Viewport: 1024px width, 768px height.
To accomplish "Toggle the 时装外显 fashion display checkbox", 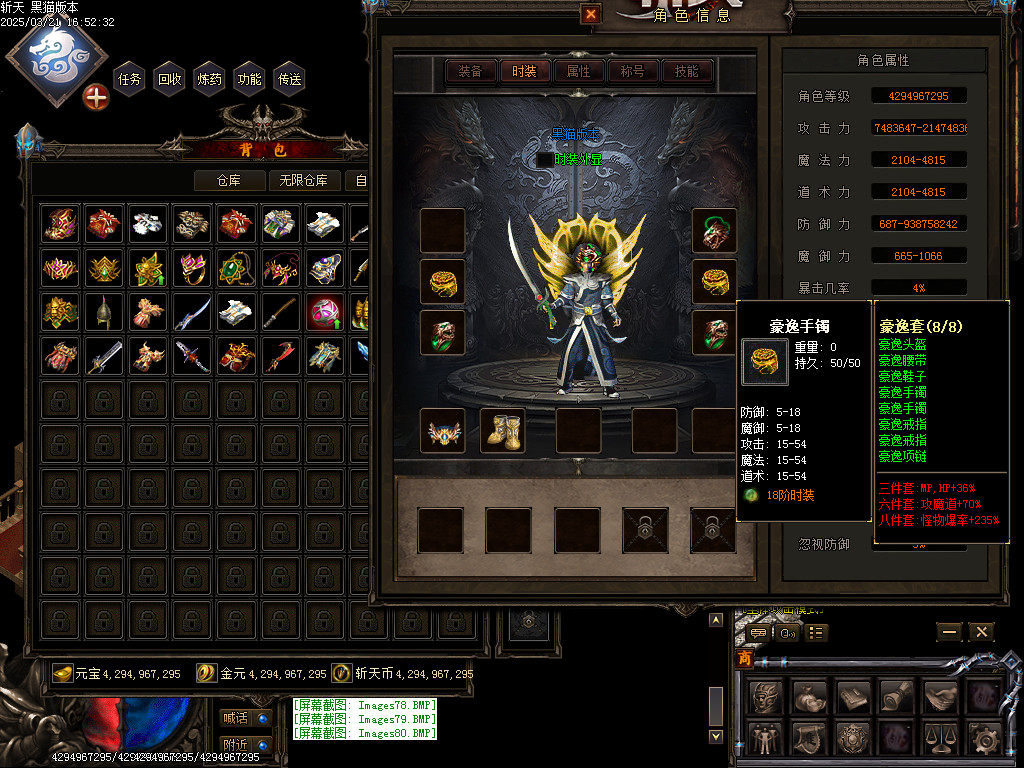I will 544,159.
